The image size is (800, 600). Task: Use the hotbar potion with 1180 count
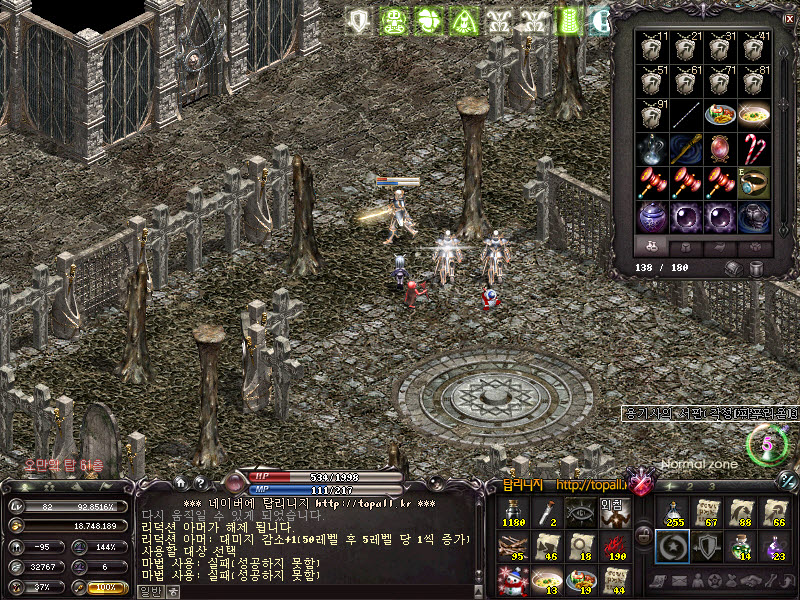(x=512, y=513)
